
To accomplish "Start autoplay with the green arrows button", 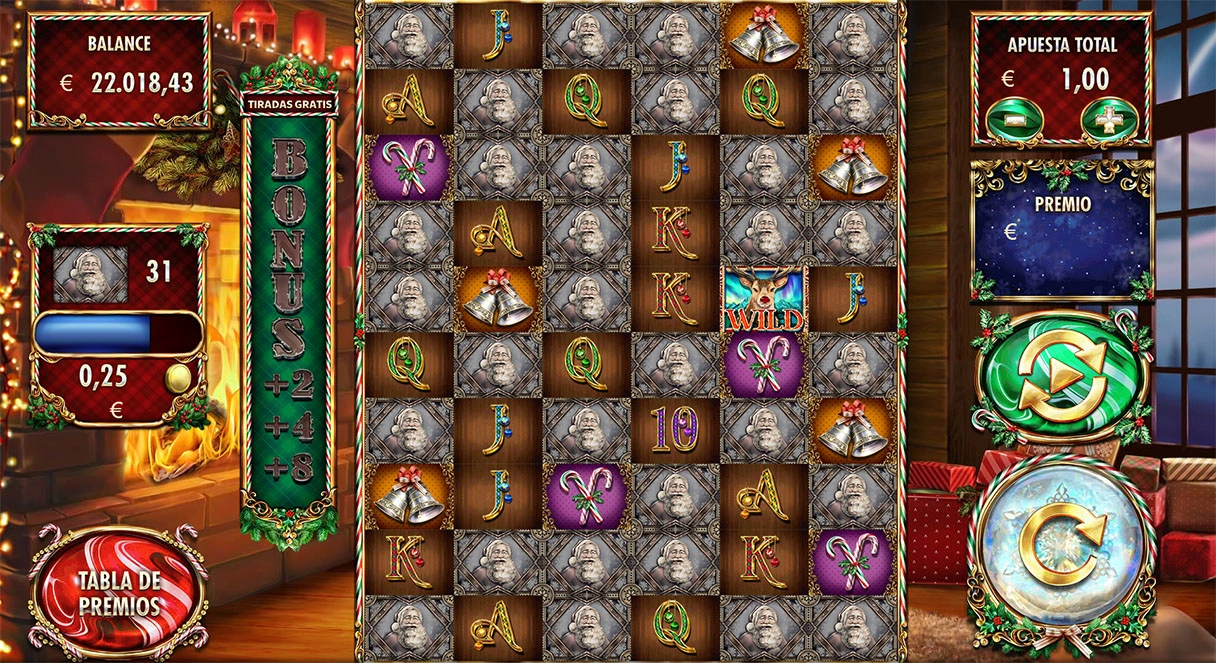I will coord(1060,377).
